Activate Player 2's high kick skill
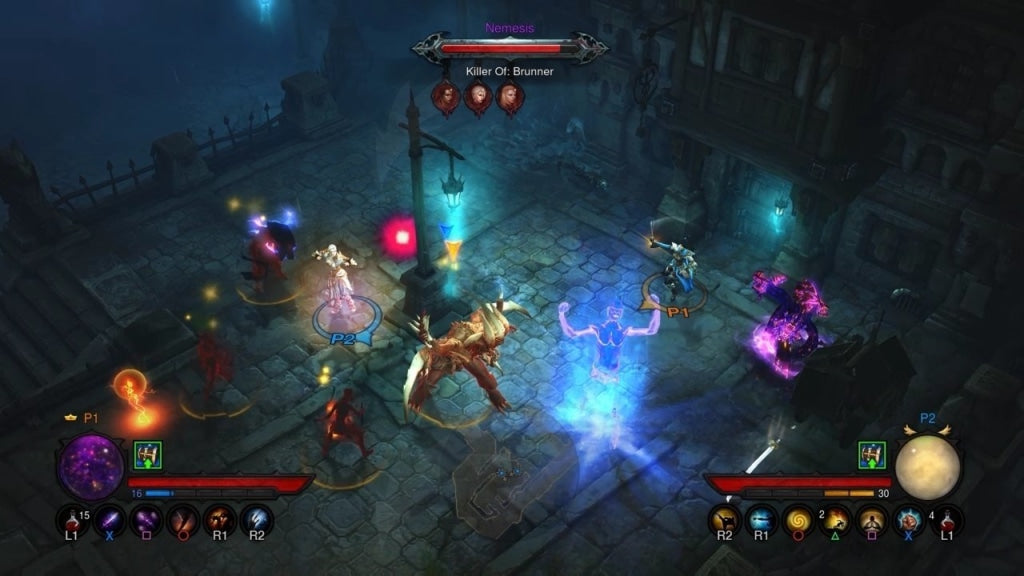 tap(725, 520)
